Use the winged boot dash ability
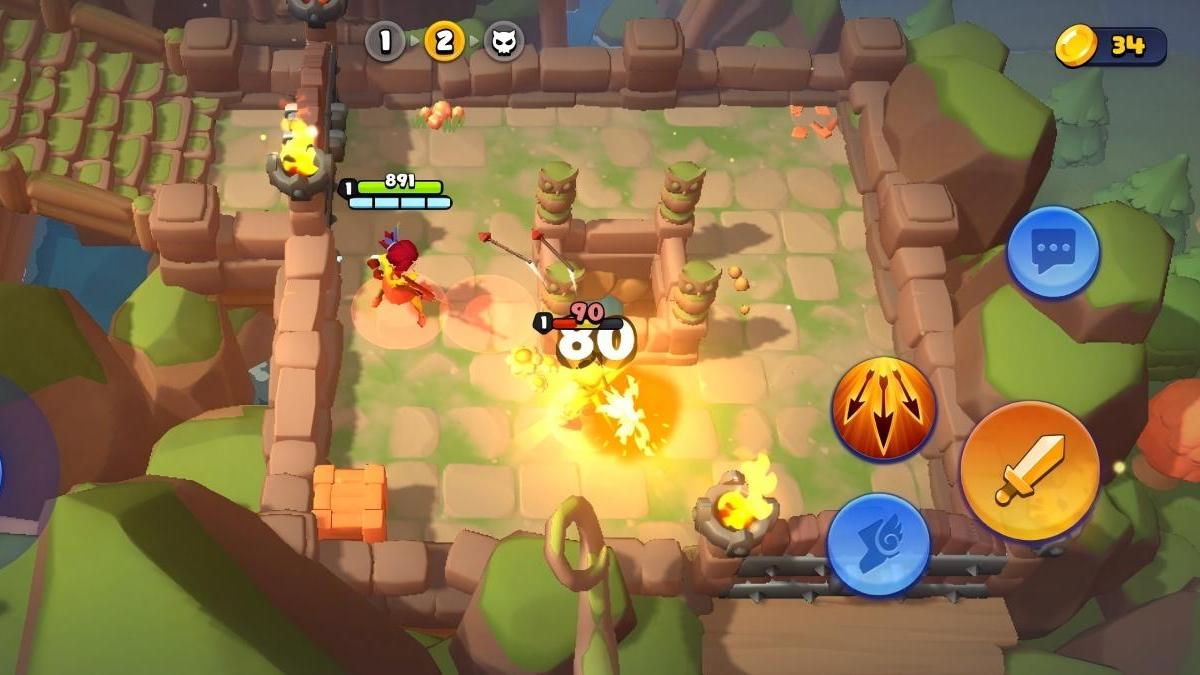Screen dimensions: 1200x675 tap(879, 544)
